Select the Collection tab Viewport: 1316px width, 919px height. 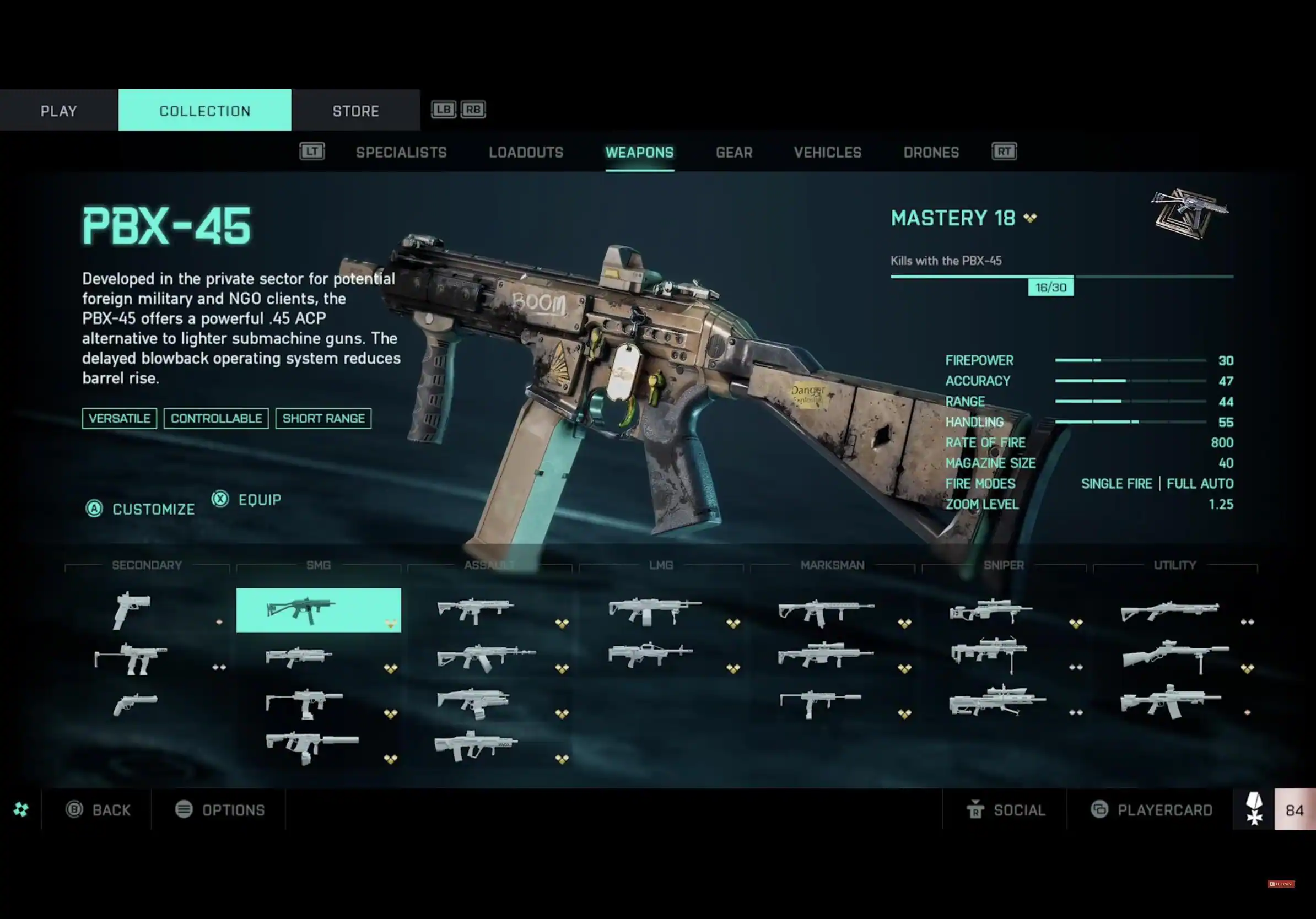coord(204,111)
